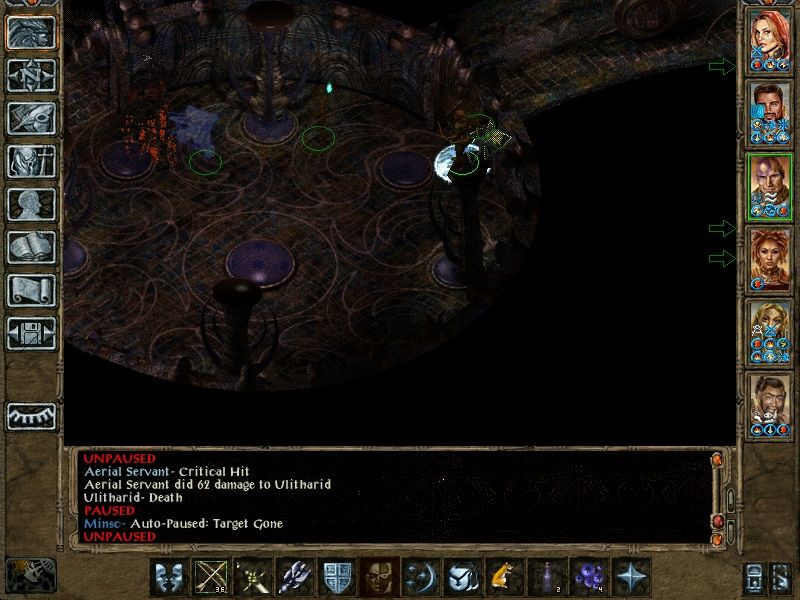Open the inventory screen
800x600 pixels.
coord(32,161)
